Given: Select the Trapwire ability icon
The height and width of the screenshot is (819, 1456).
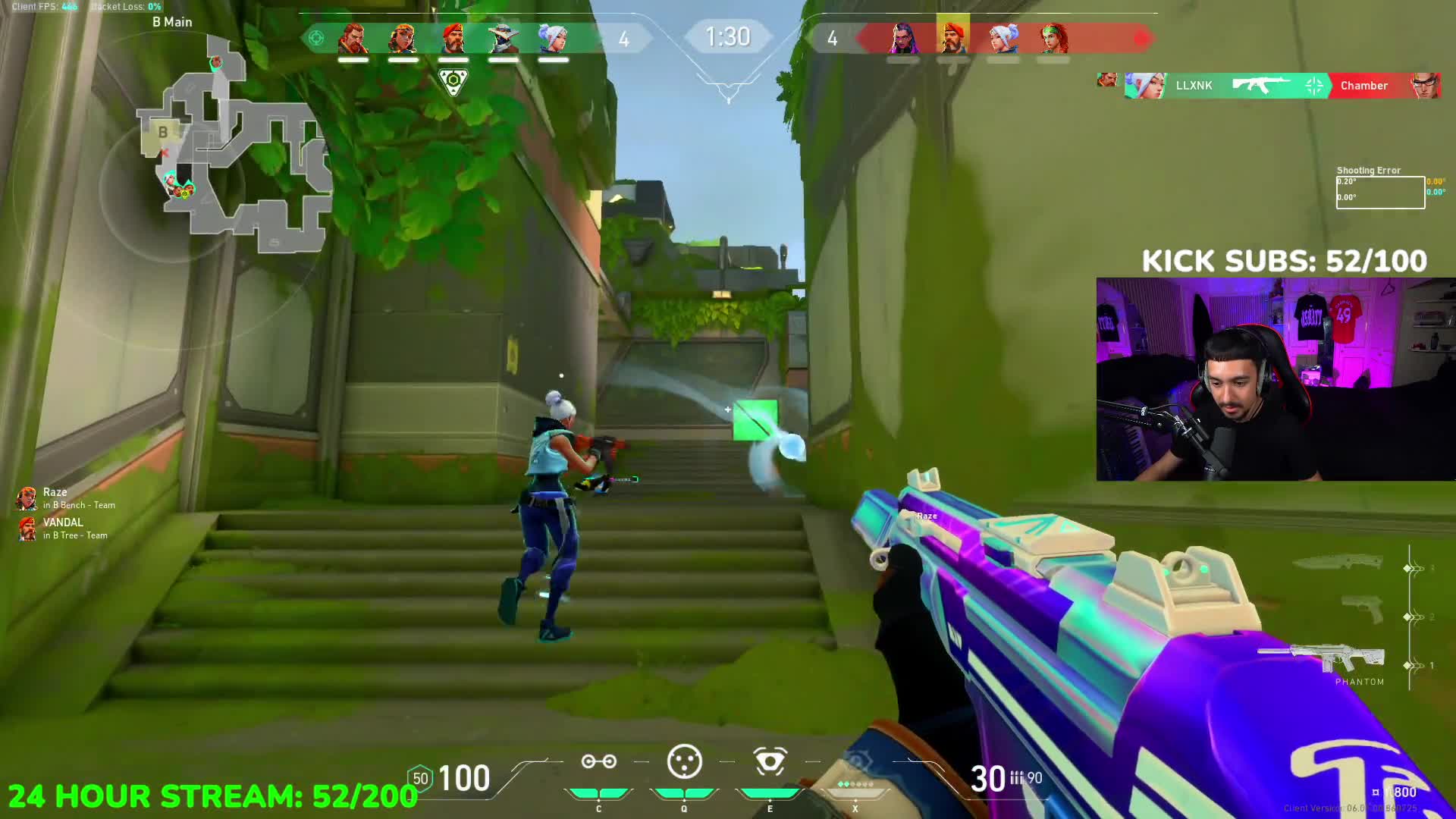Looking at the screenshot, I should (598, 762).
